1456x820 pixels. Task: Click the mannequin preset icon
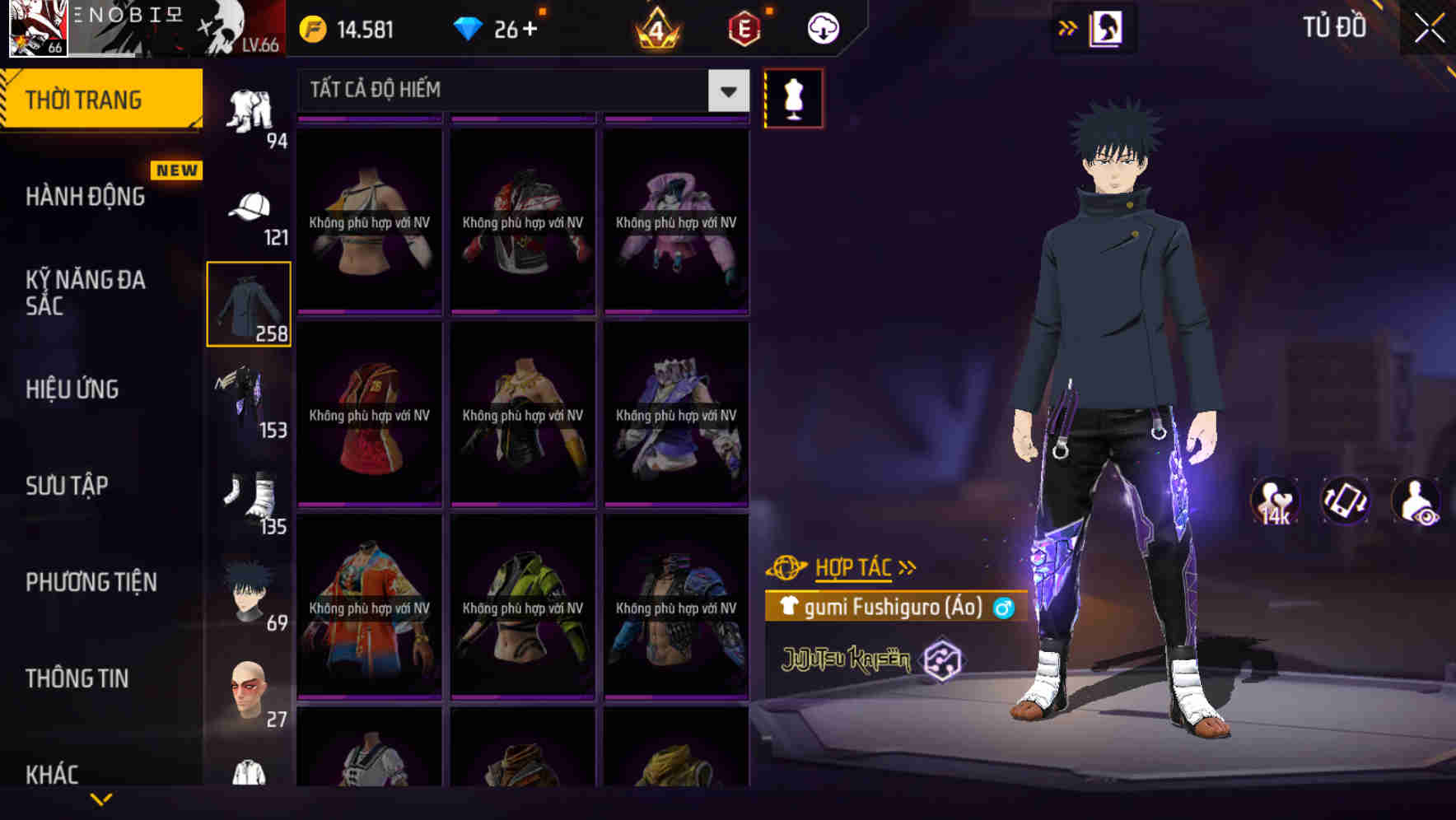[x=794, y=97]
